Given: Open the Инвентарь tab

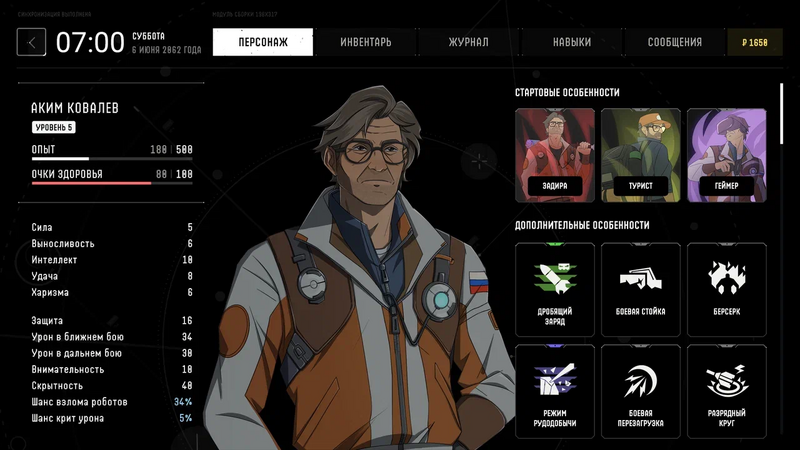Looking at the screenshot, I should (366, 42).
